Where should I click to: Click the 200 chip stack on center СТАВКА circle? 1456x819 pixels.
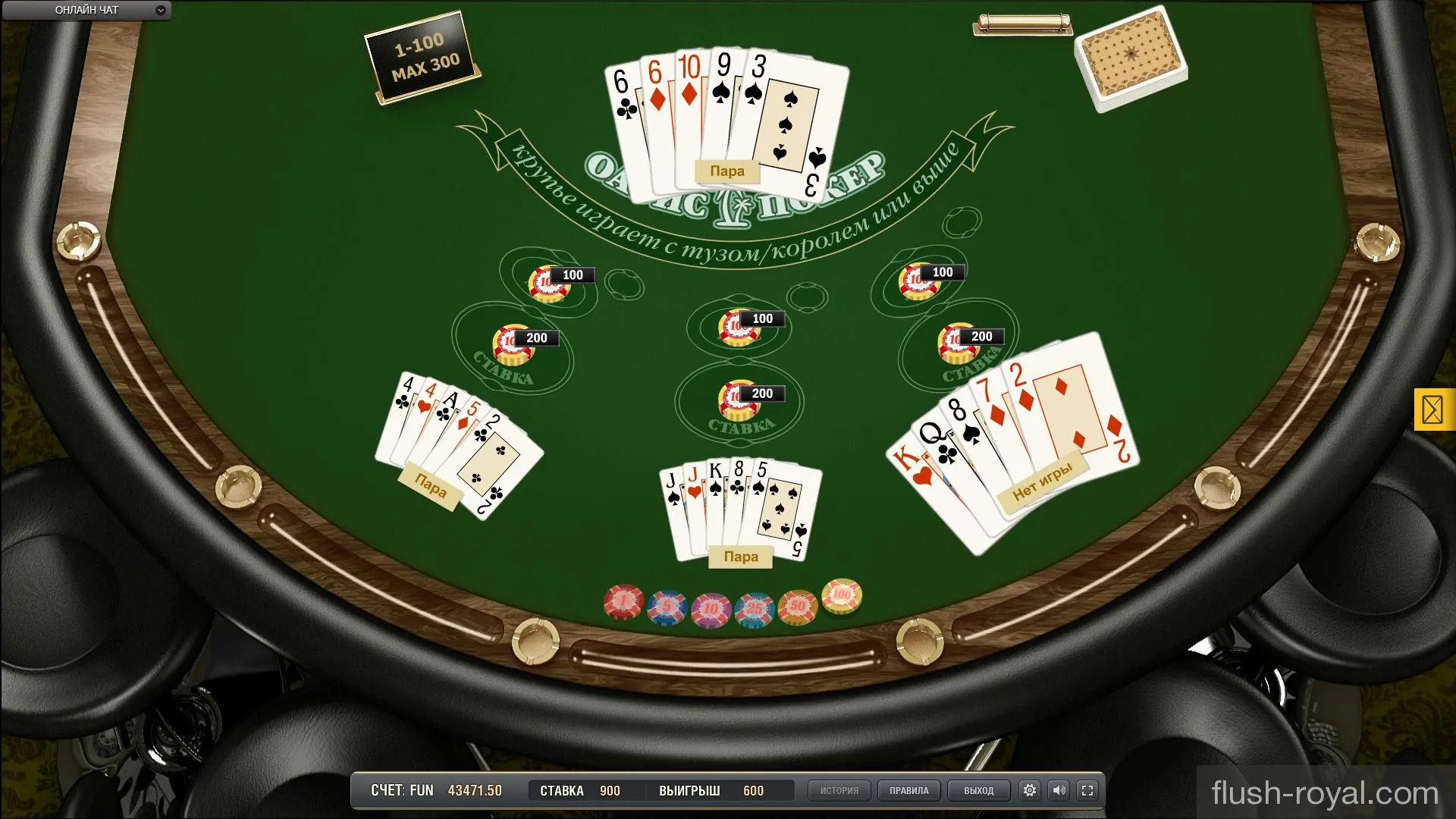pyautogui.click(x=738, y=397)
